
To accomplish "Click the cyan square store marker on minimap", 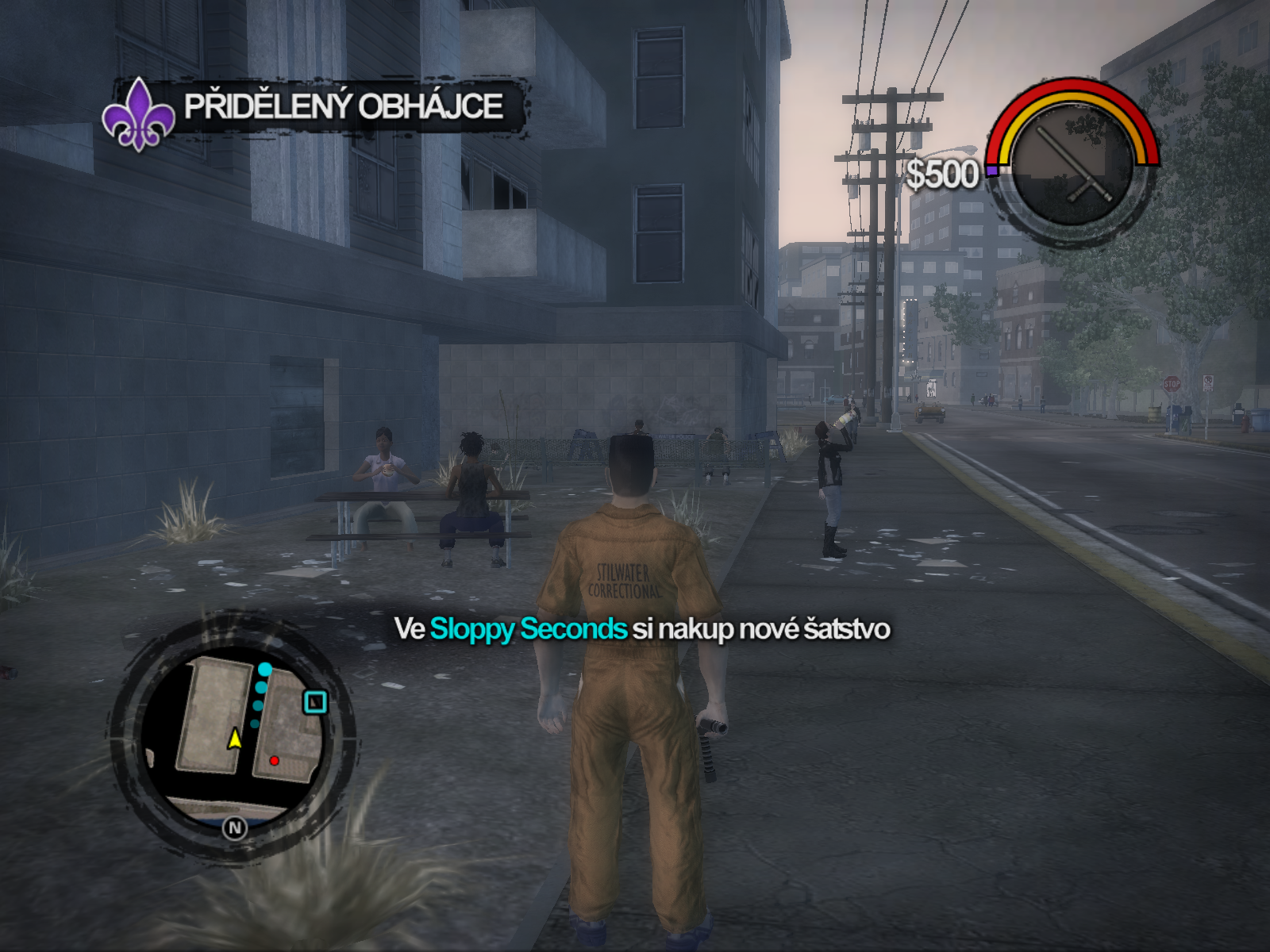I will click(x=315, y=702).
